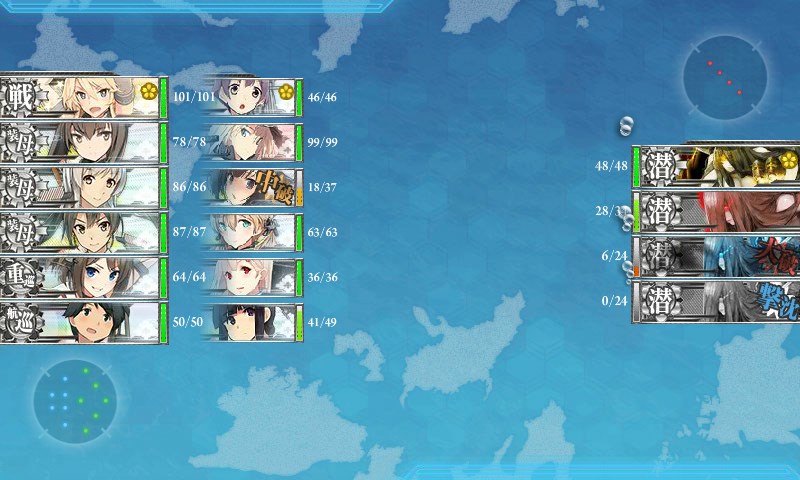Select the escort ship card with 99/99 HP

pyautogui.click(x=250, y=142)
